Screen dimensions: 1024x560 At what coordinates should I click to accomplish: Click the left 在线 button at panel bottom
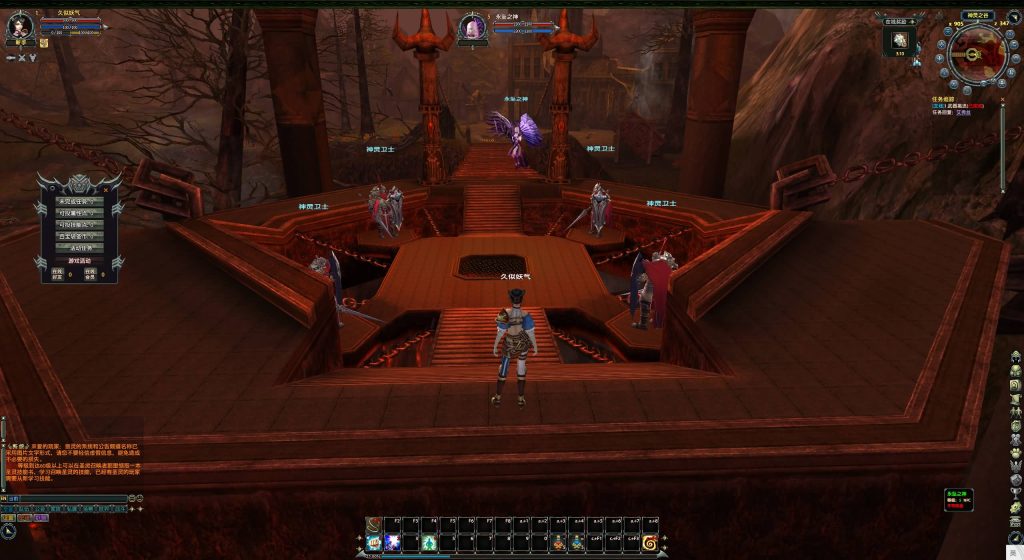[57, 272]
